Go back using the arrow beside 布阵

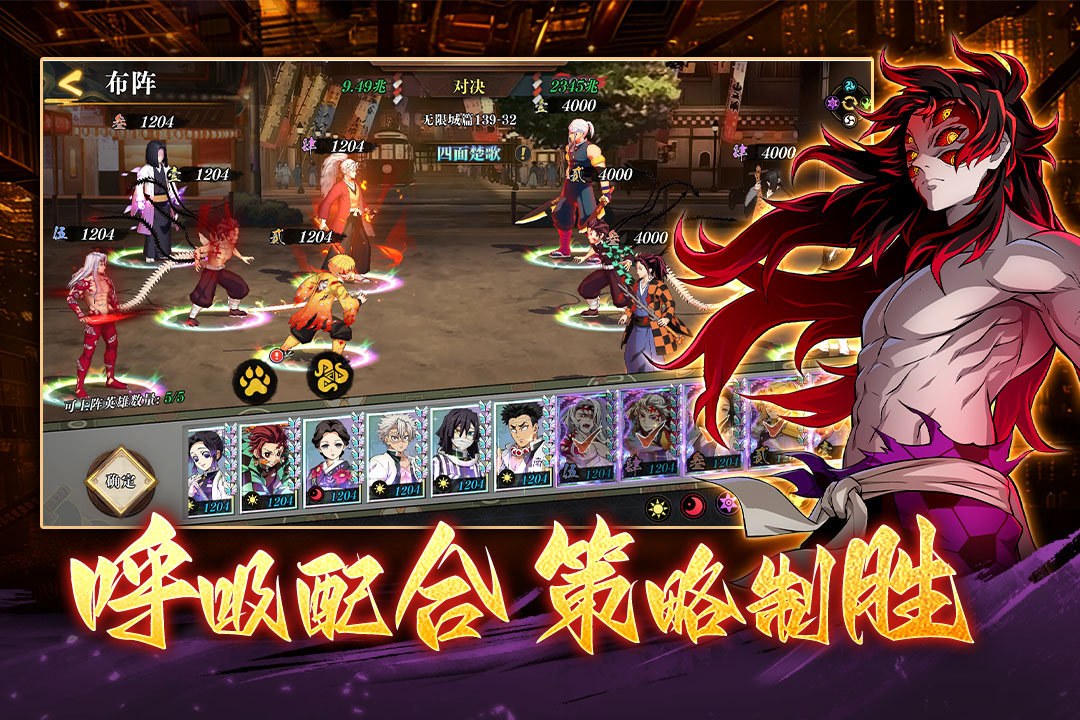tap(68, 84)
